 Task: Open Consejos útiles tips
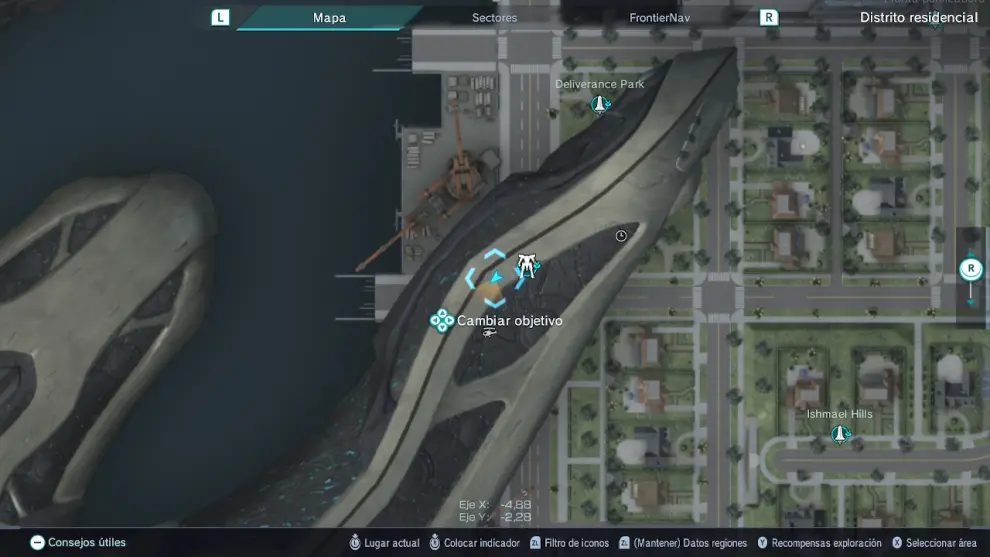(x=78, y=543)
